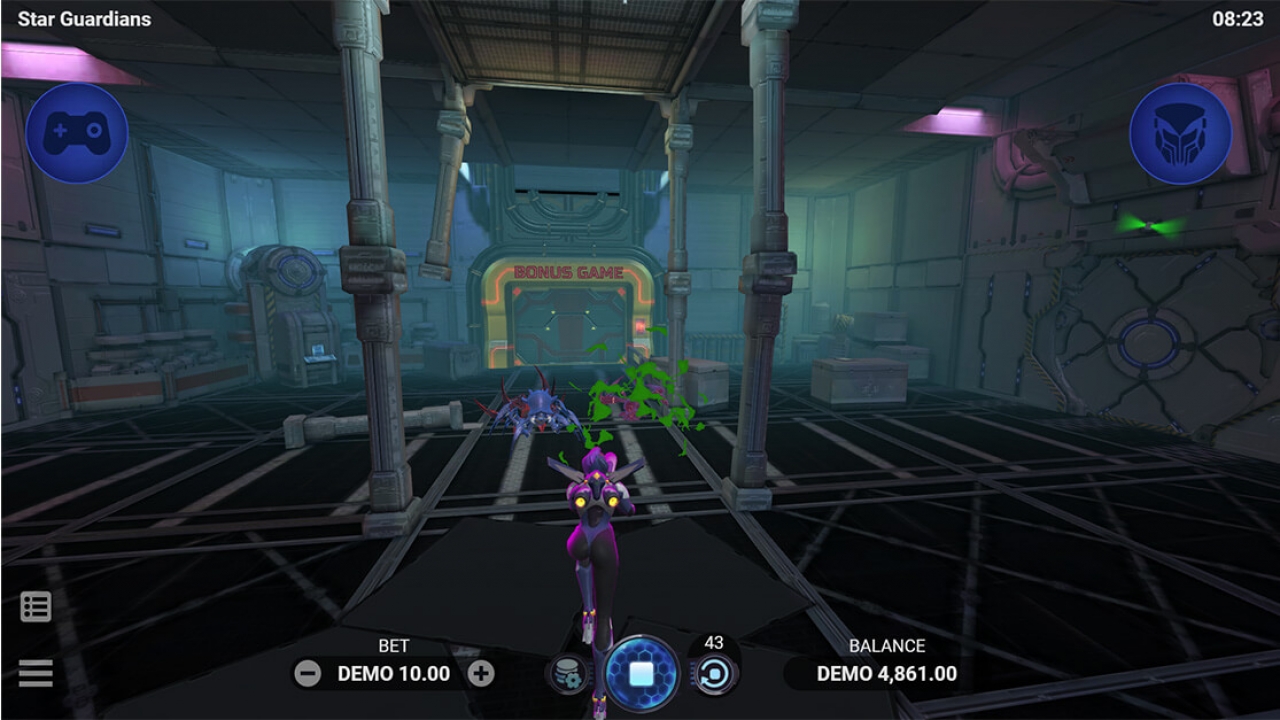Open the paytable list icon
Viewport: 1280px width, 720px height.
35,606
